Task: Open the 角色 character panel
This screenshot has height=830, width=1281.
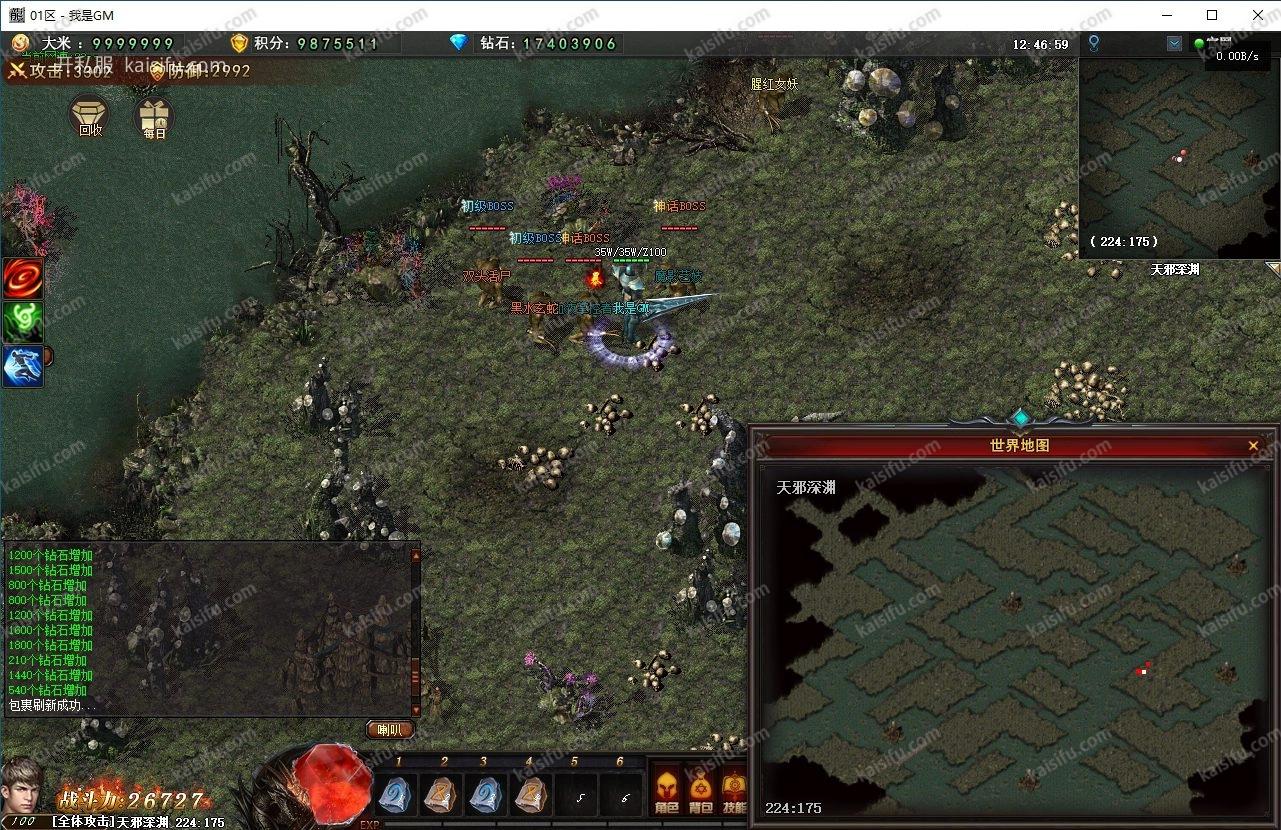Action: pyautogui.click(x=667, y=790)
